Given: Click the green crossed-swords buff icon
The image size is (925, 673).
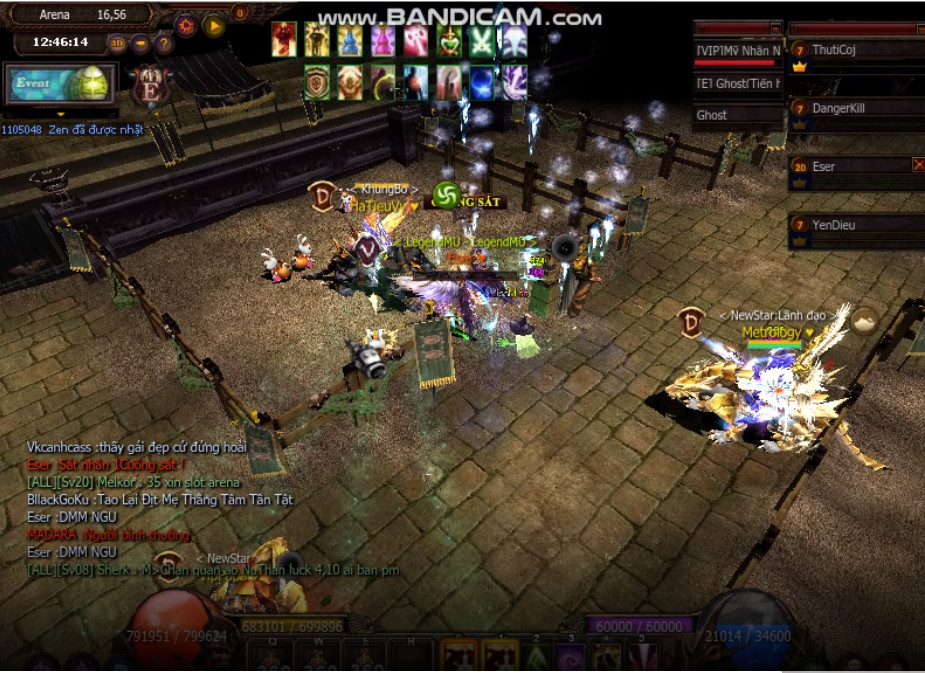Looking at the screenshot, I should click(482, 40).
